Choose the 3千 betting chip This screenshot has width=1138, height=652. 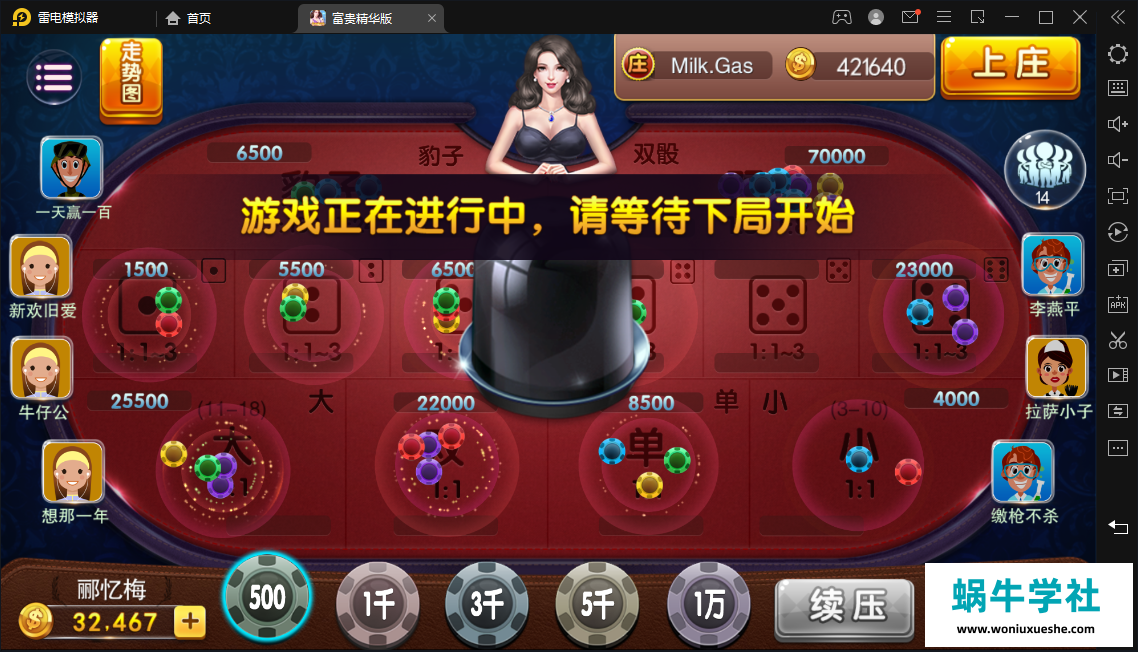coord(487,604)
